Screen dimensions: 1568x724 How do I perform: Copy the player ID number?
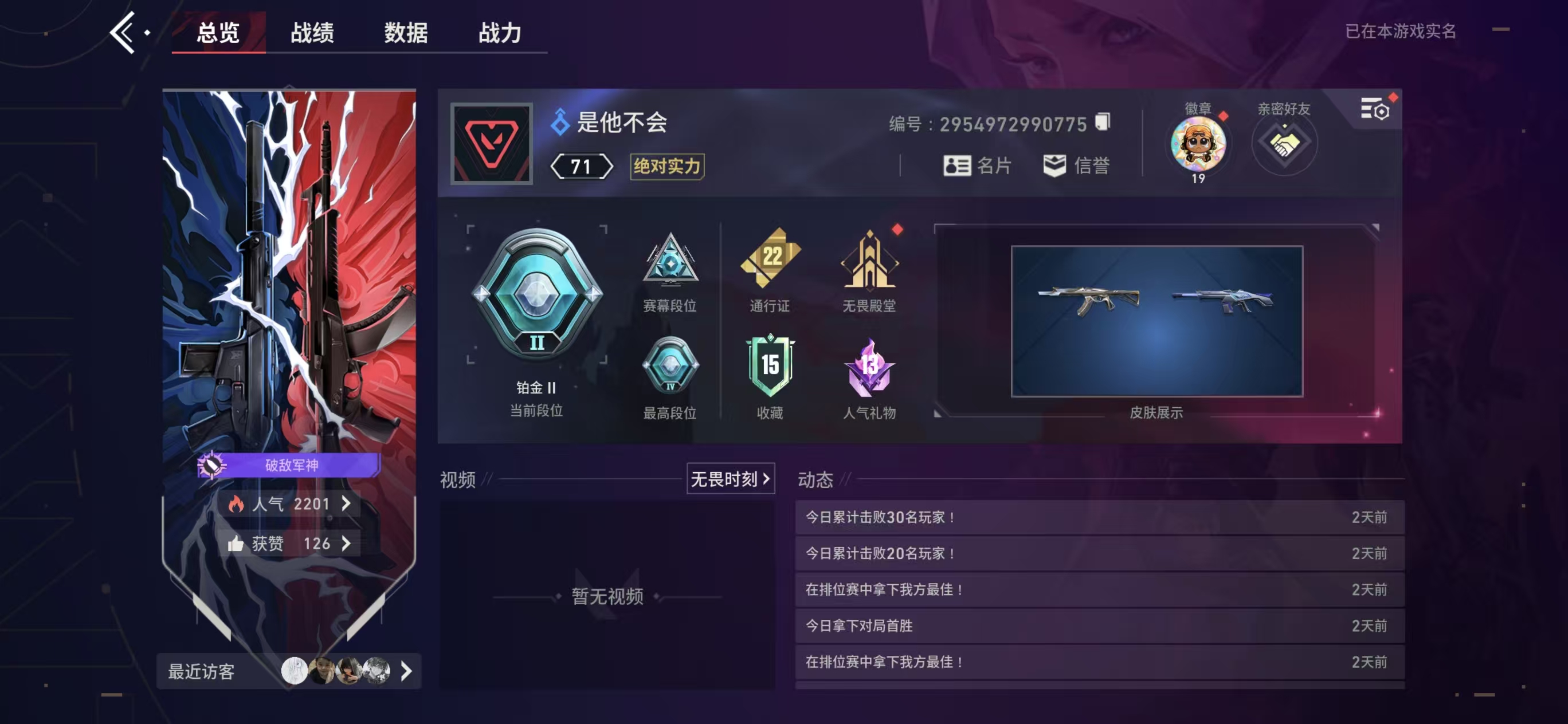click(1102, 122)
